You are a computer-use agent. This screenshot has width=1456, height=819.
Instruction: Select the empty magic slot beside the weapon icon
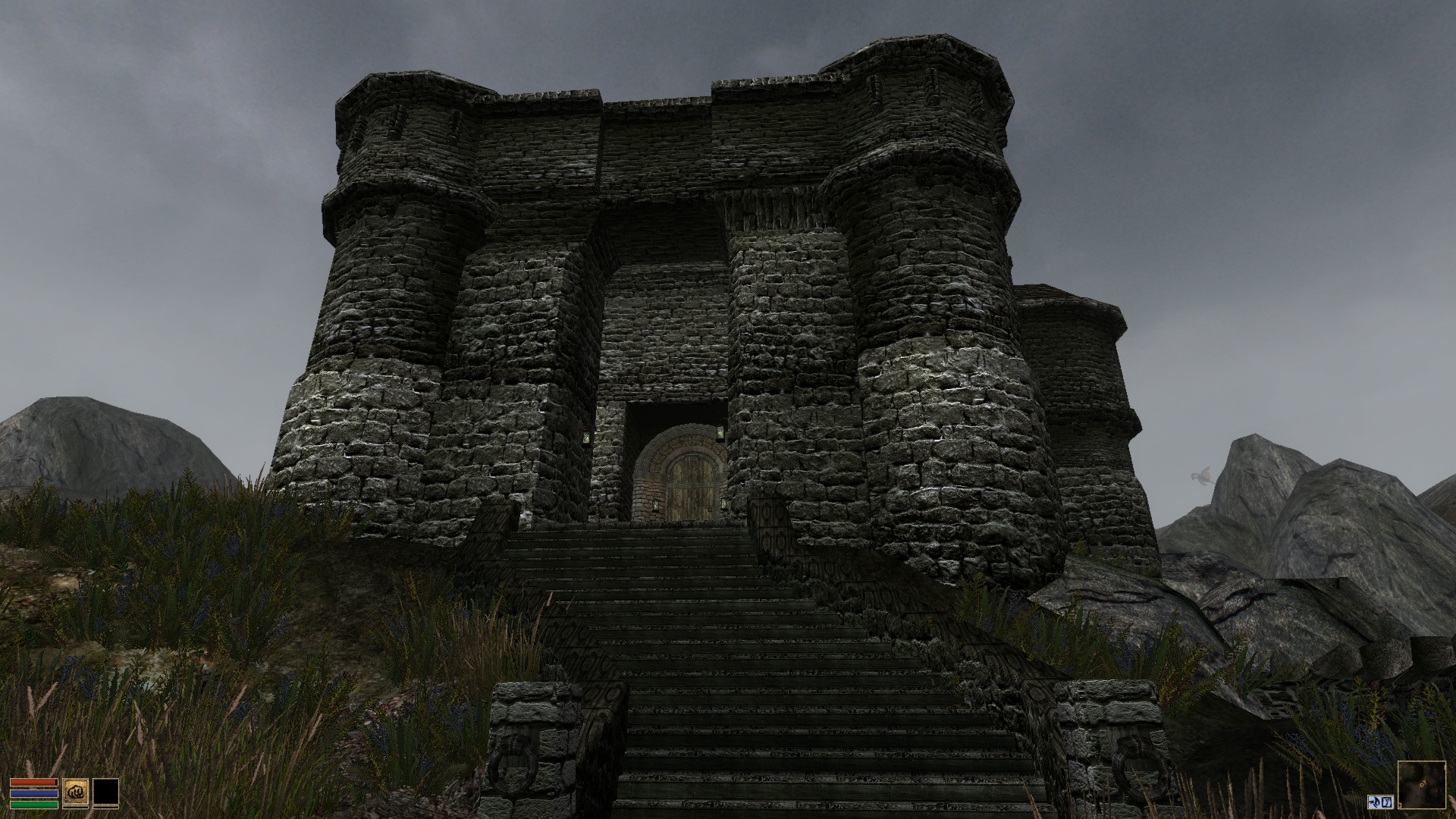(x=106, y=792)
